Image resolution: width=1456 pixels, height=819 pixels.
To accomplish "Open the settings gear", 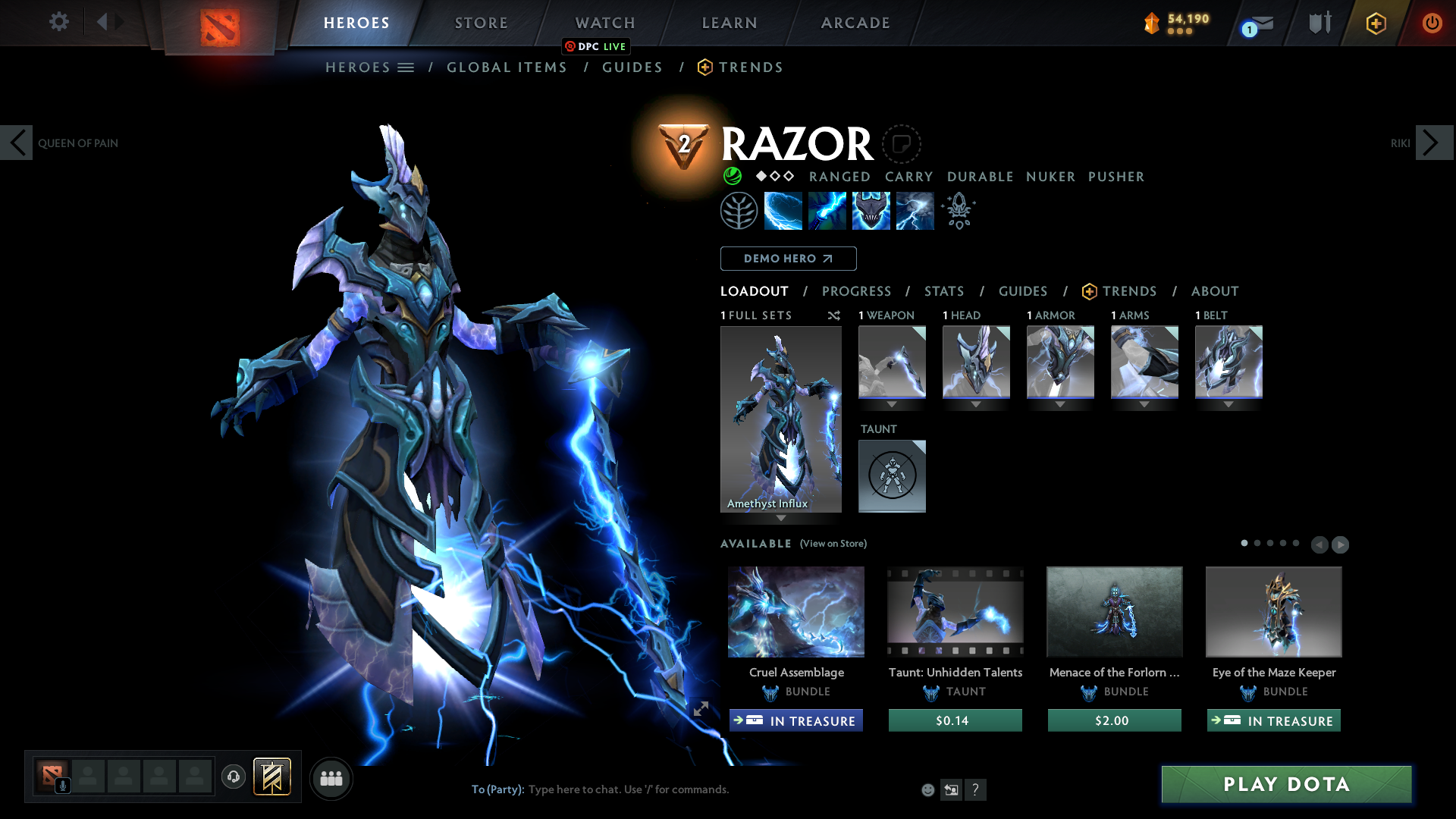I will coord(58,22).
